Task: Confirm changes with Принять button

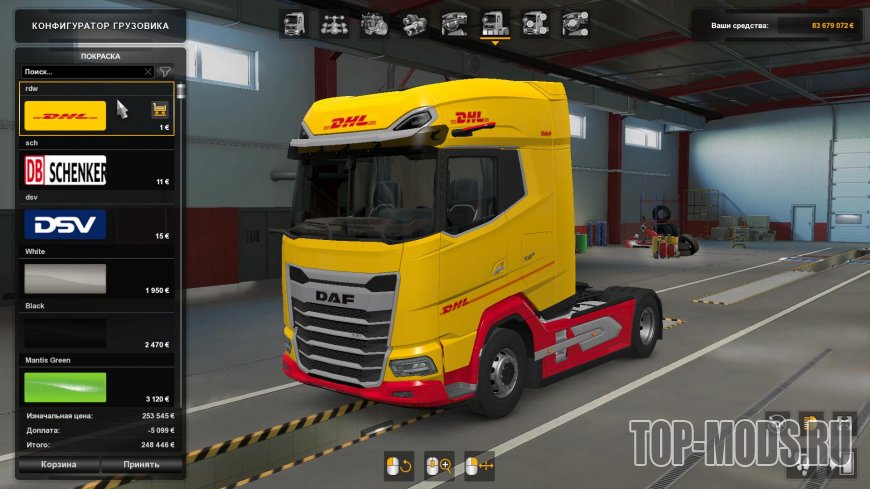Action: (141, 465)
